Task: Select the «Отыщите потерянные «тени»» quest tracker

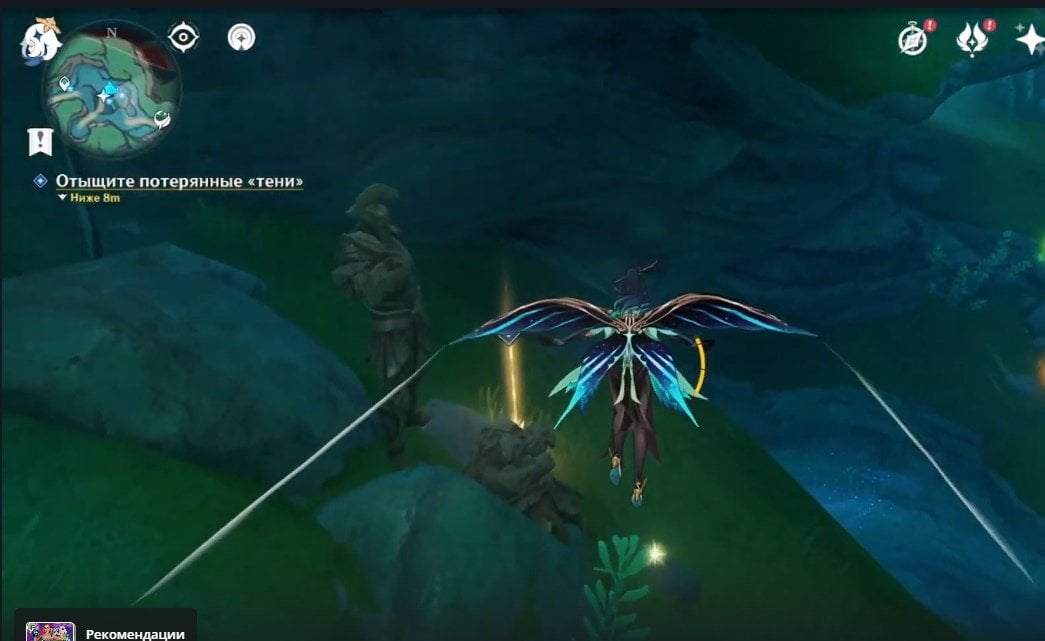Action: [x=179, y=181]
